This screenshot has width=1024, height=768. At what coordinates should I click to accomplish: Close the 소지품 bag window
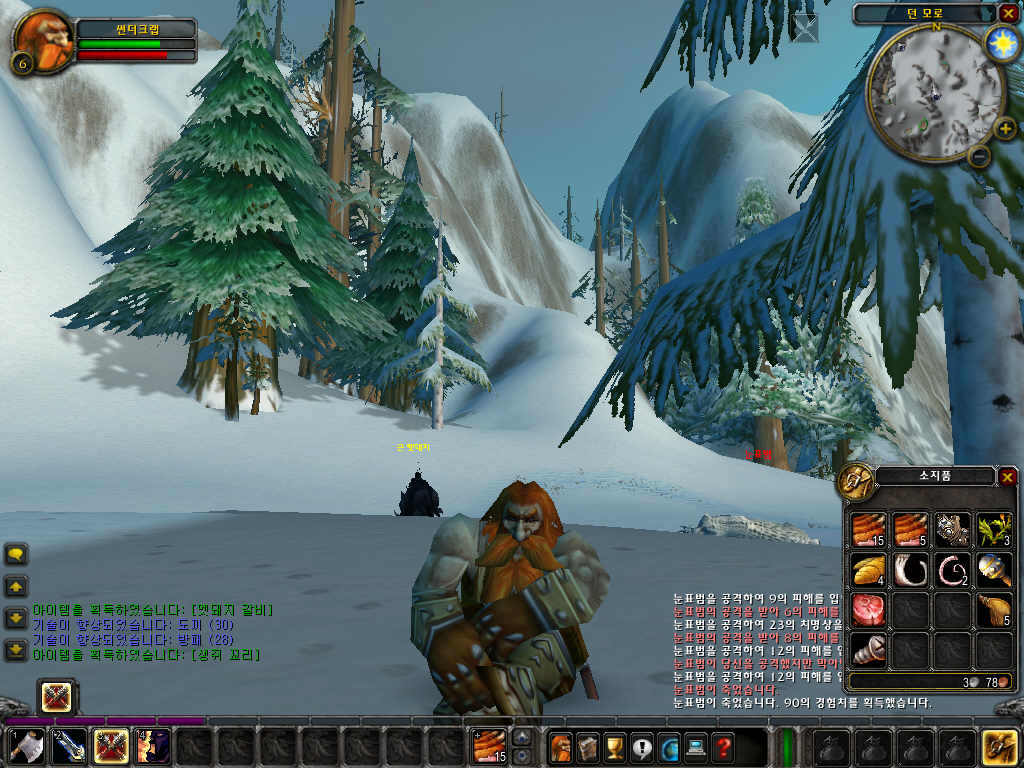coord(1007,477)
